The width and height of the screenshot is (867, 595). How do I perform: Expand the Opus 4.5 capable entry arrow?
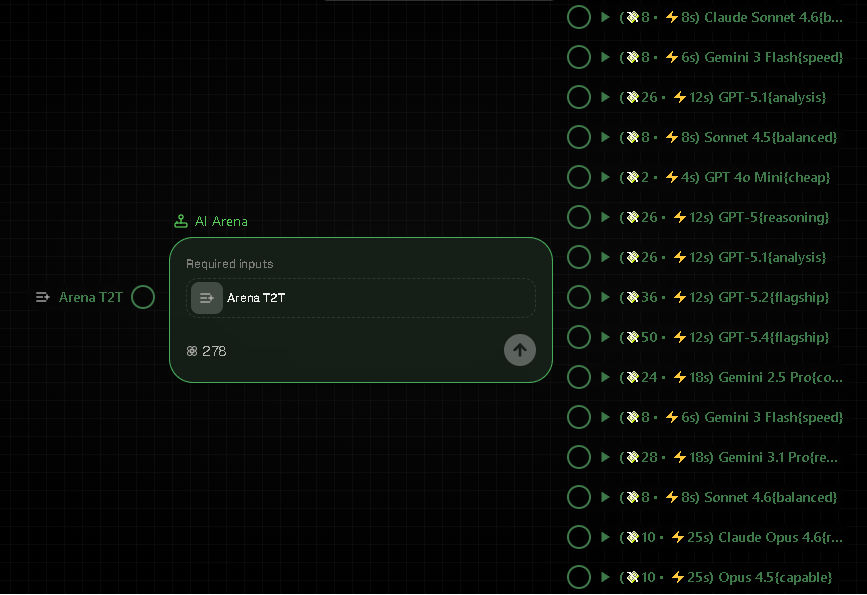tap(605, 577)
